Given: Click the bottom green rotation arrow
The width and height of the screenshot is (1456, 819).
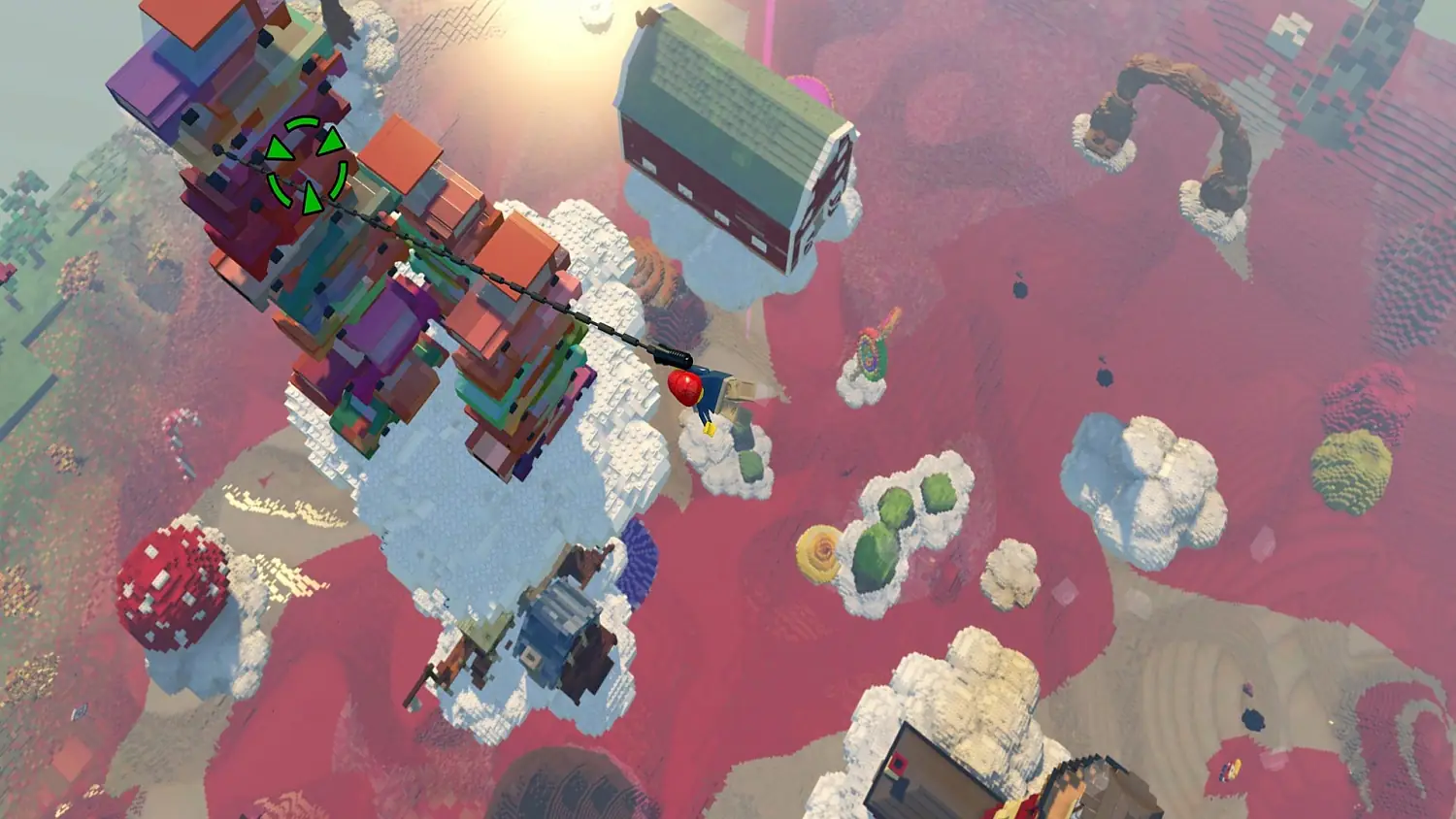Looking at the screenshot, I should pos(313,197).
